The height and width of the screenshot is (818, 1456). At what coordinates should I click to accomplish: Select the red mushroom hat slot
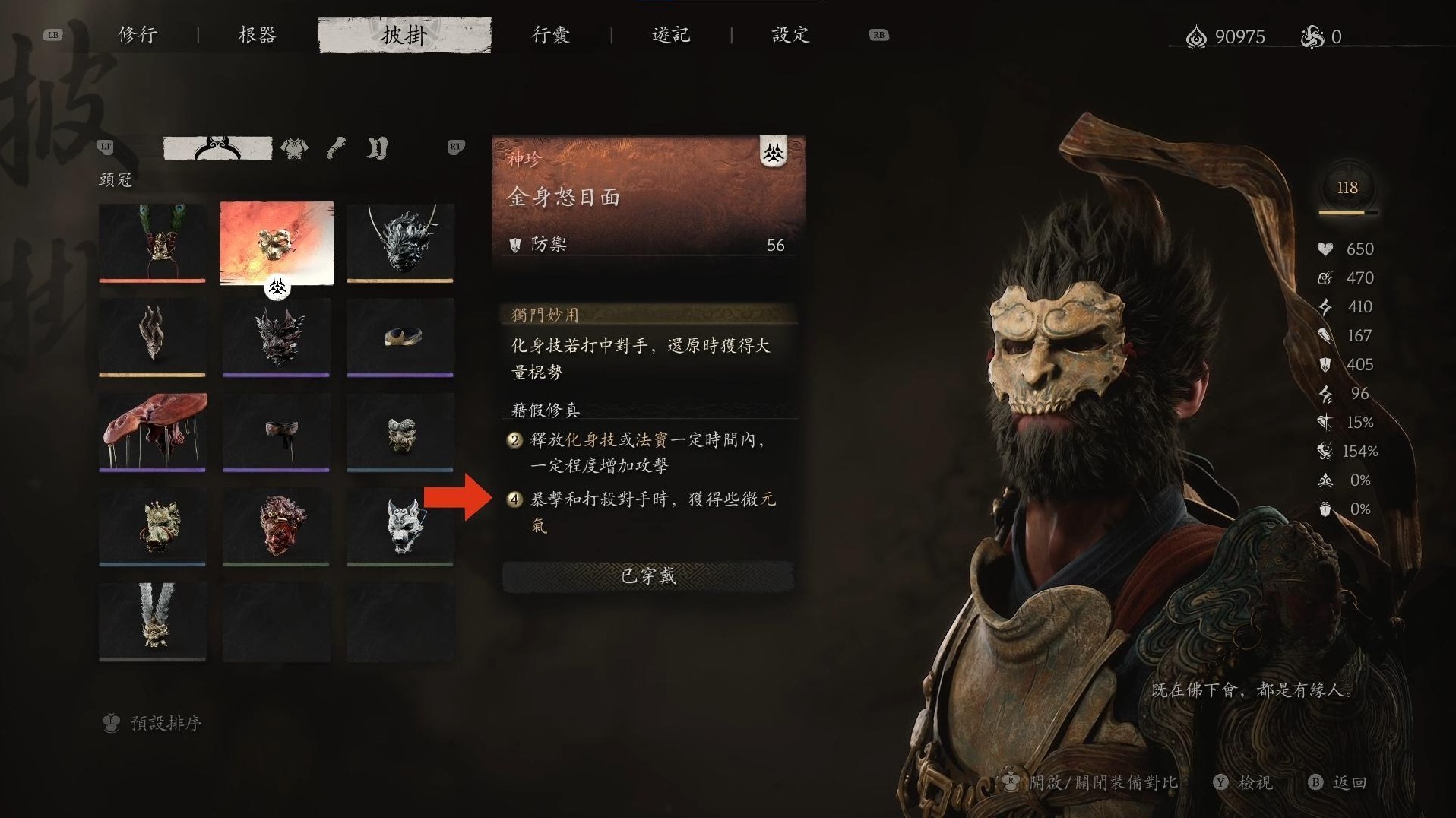(x=152, y=431)
